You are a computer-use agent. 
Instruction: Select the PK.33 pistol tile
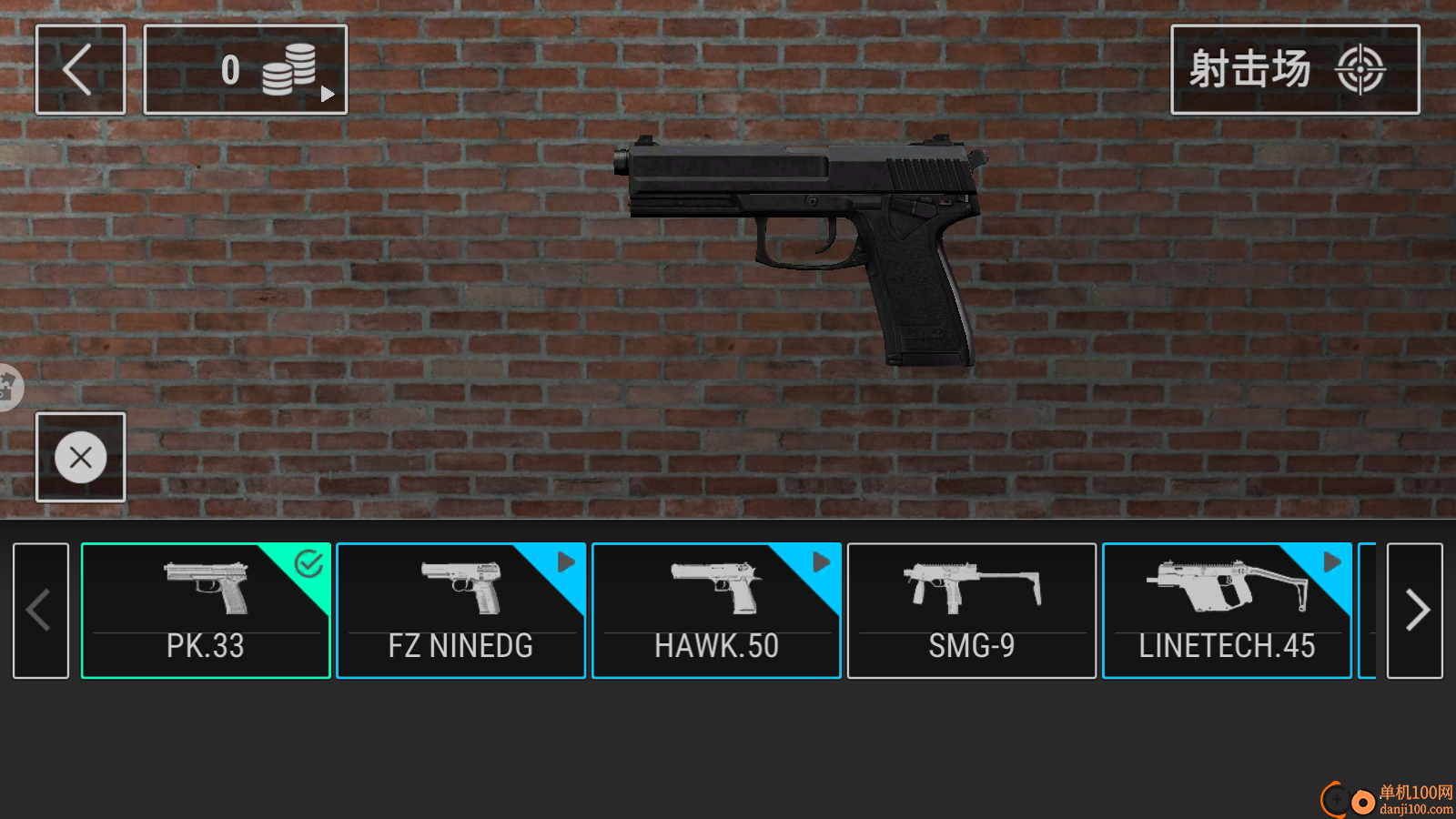(x=206, y=611)
